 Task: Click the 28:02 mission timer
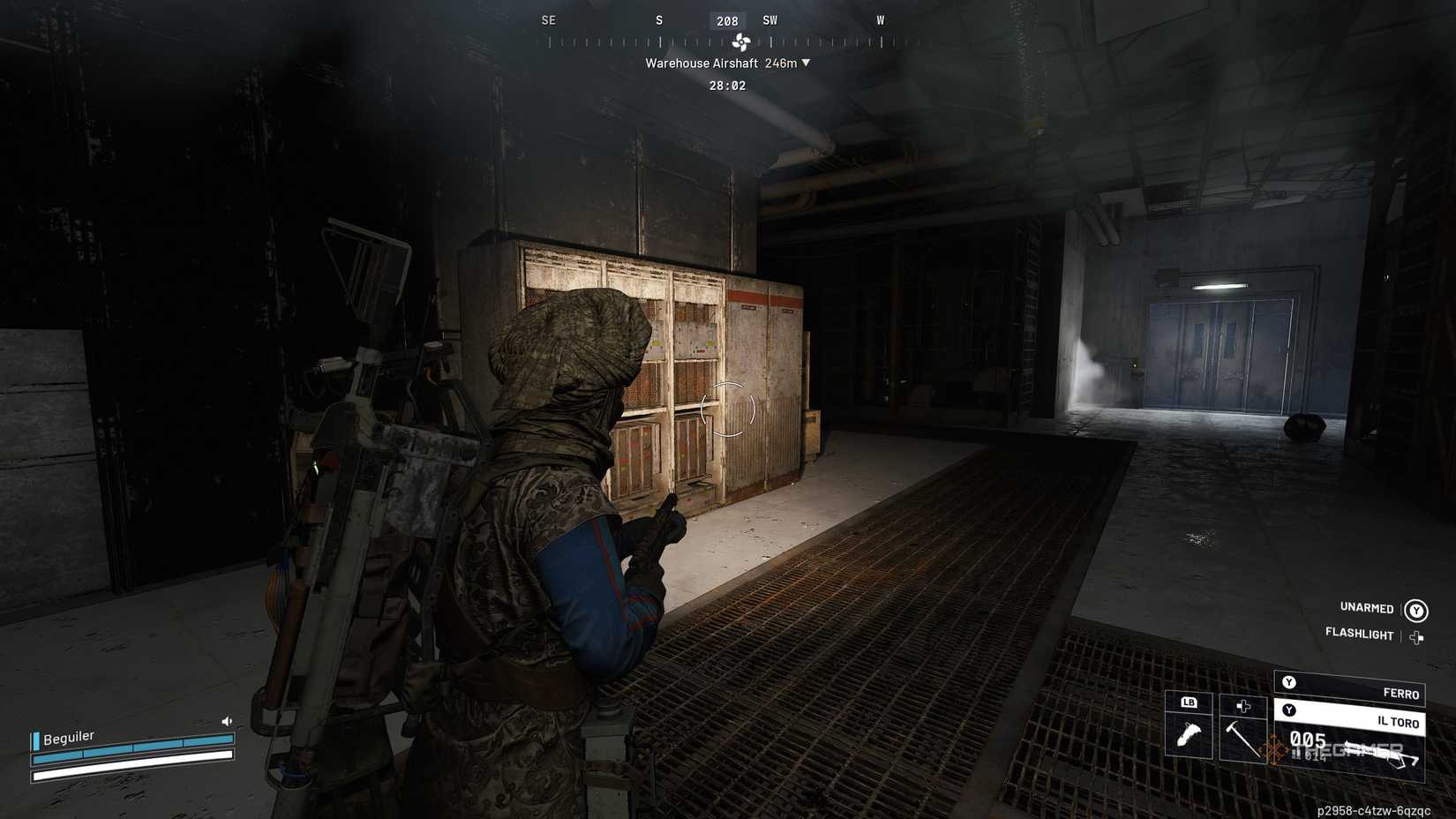[x=730, y=85]
